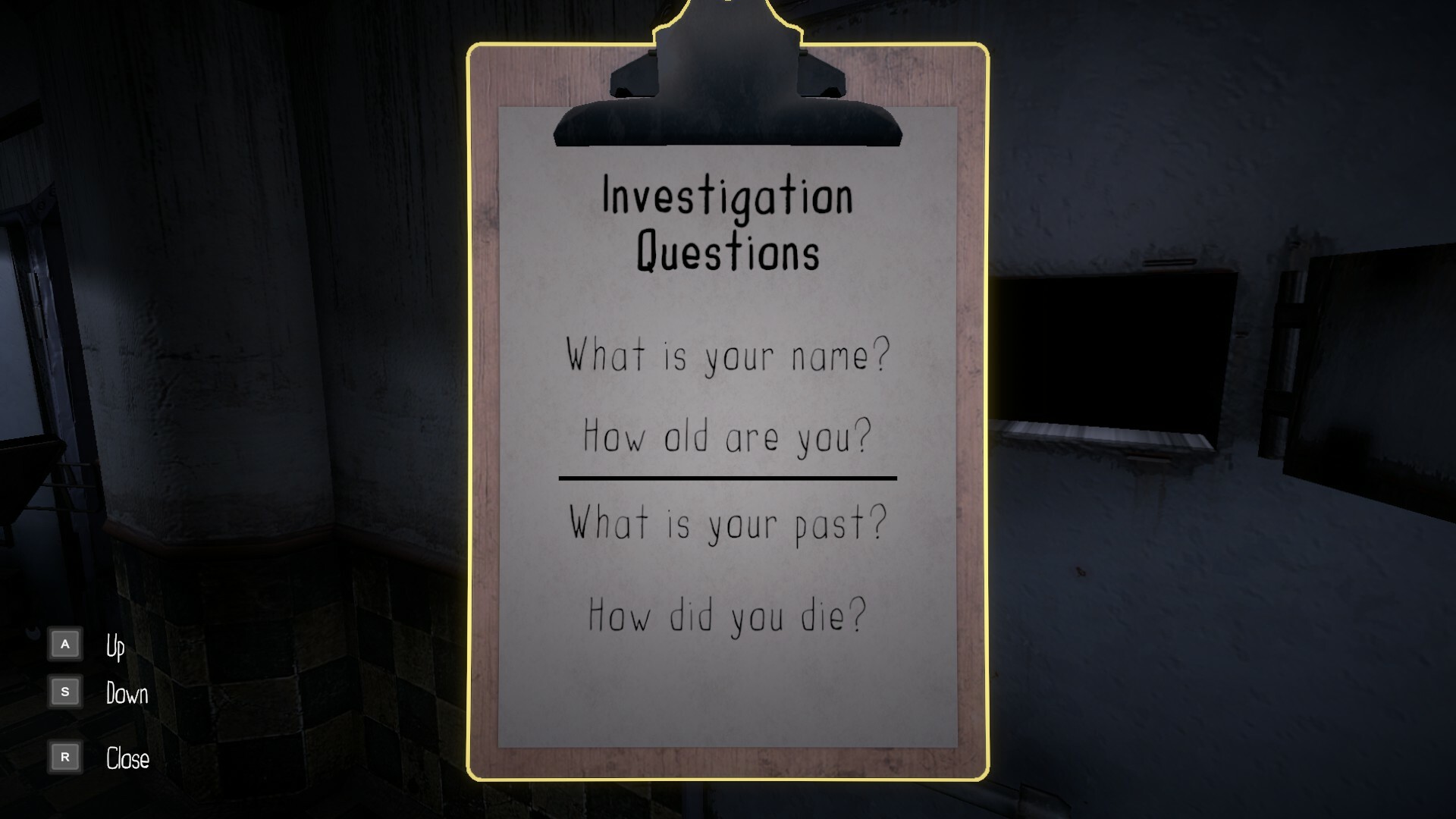Screen dimensions: 1456x819
Task: Click the R key icon for Close
Action: tap(65, 757)
